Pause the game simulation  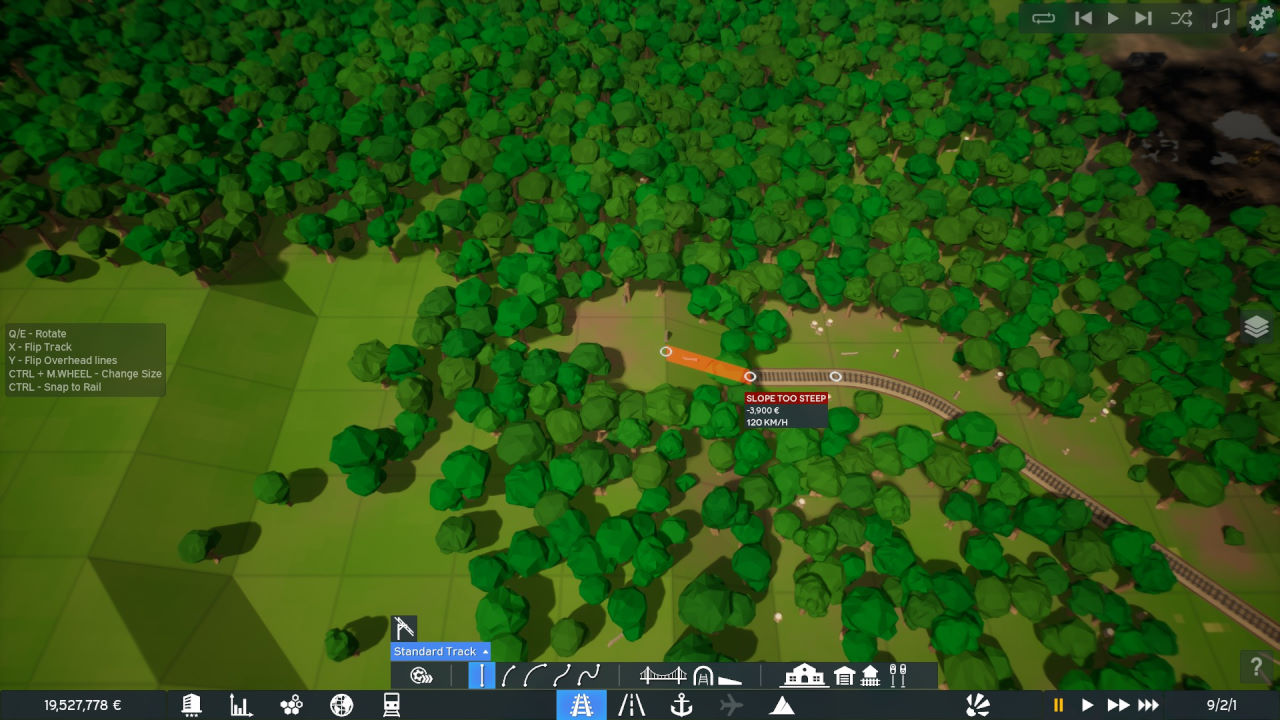[x=1058, y=705]
